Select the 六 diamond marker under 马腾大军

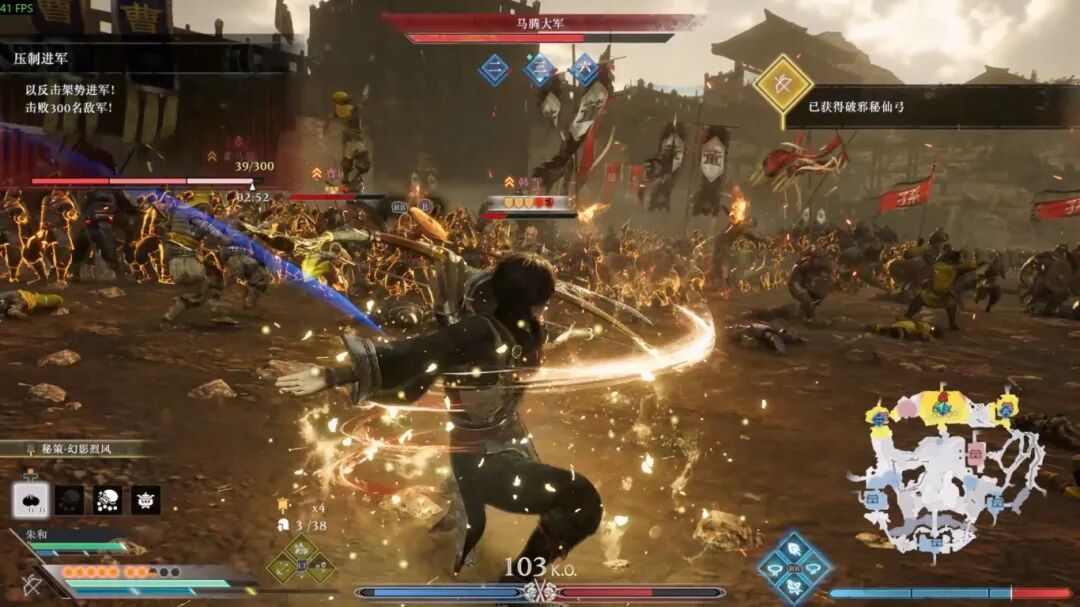584,69
